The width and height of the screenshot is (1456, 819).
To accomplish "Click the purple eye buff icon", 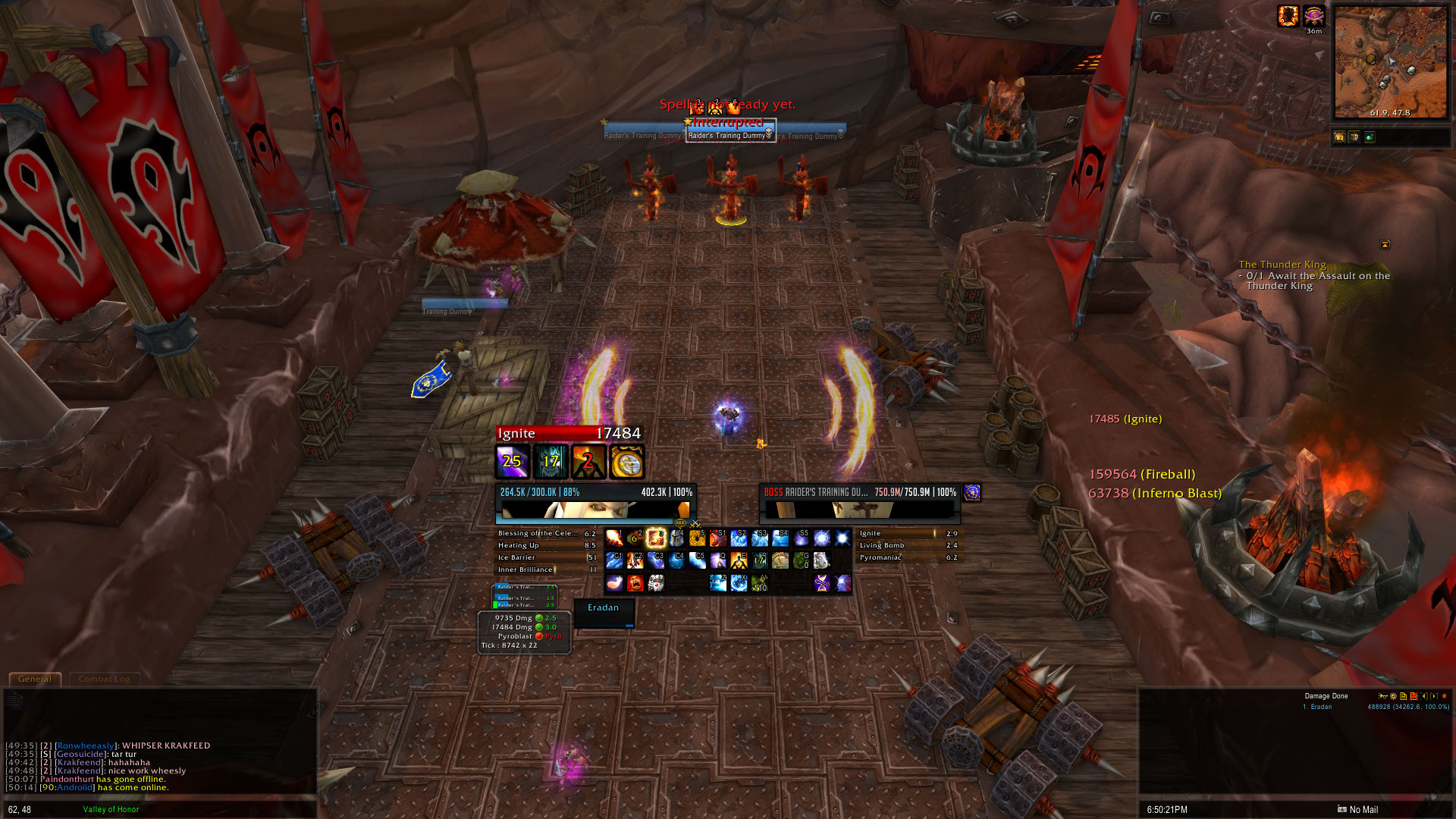I will pyautogui.click(x=1313, y=15).
